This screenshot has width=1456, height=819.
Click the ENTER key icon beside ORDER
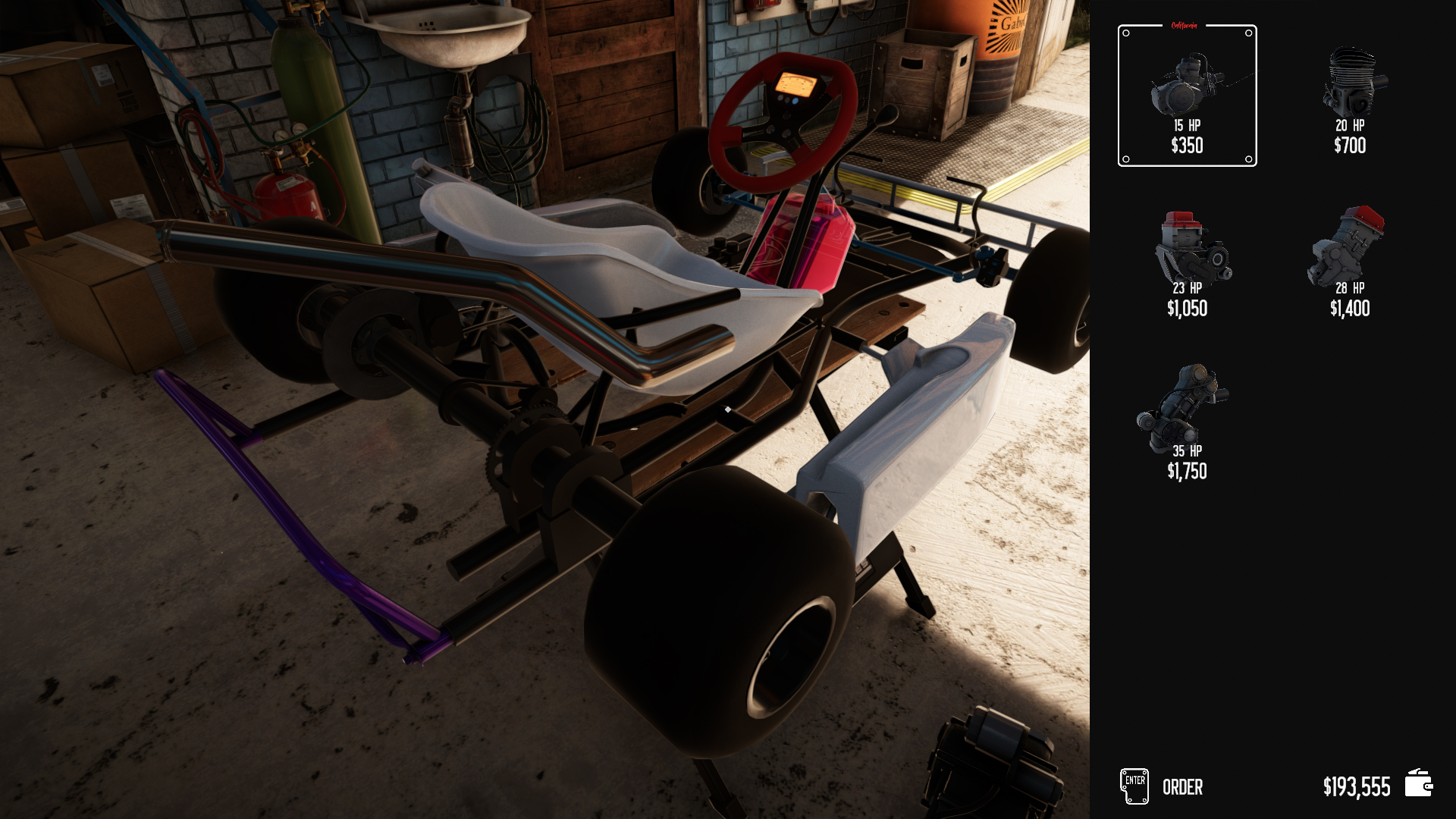coord(1133,786)
